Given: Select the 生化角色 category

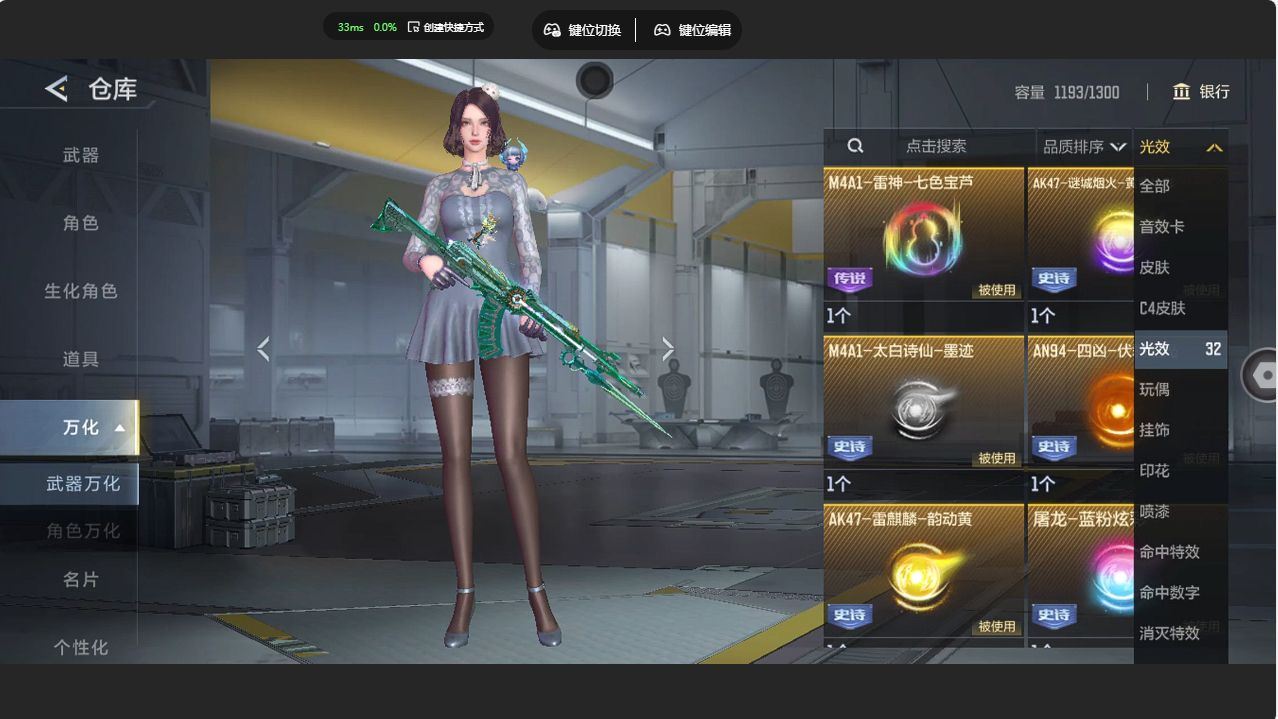Looking at the screenshot, I should click(x=81, y=291).
